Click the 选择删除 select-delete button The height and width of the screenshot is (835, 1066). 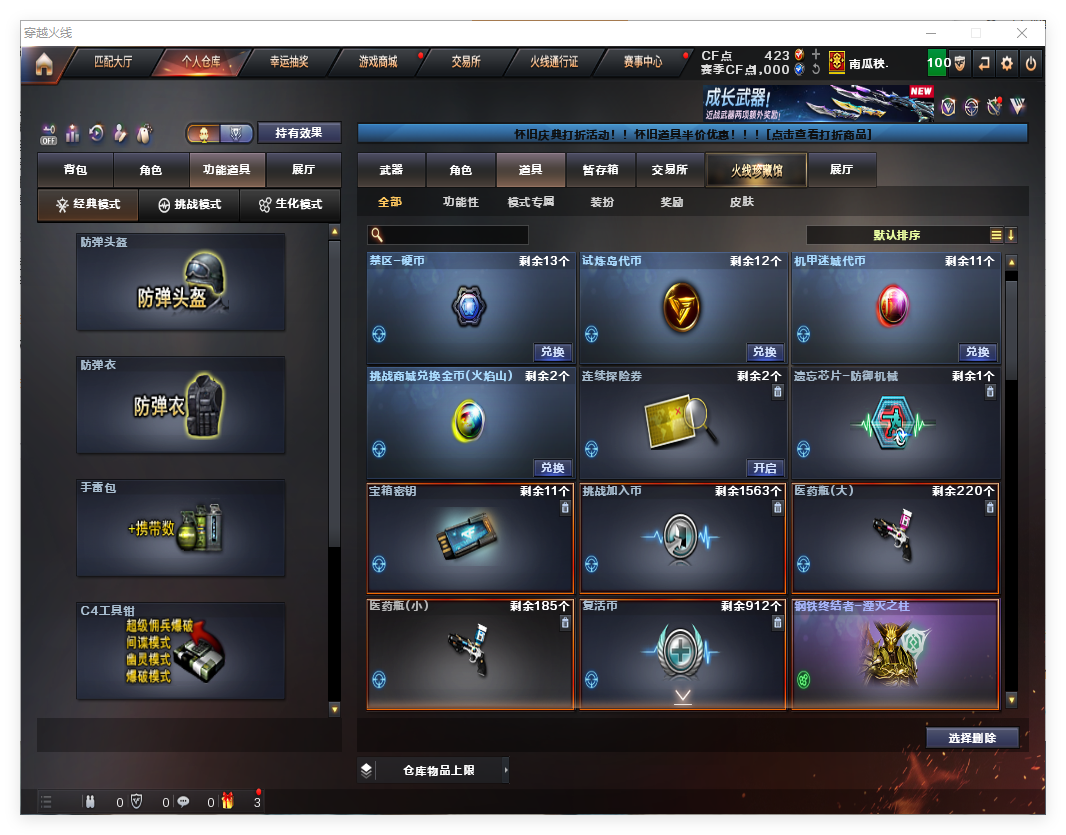[x=972, y=738]
